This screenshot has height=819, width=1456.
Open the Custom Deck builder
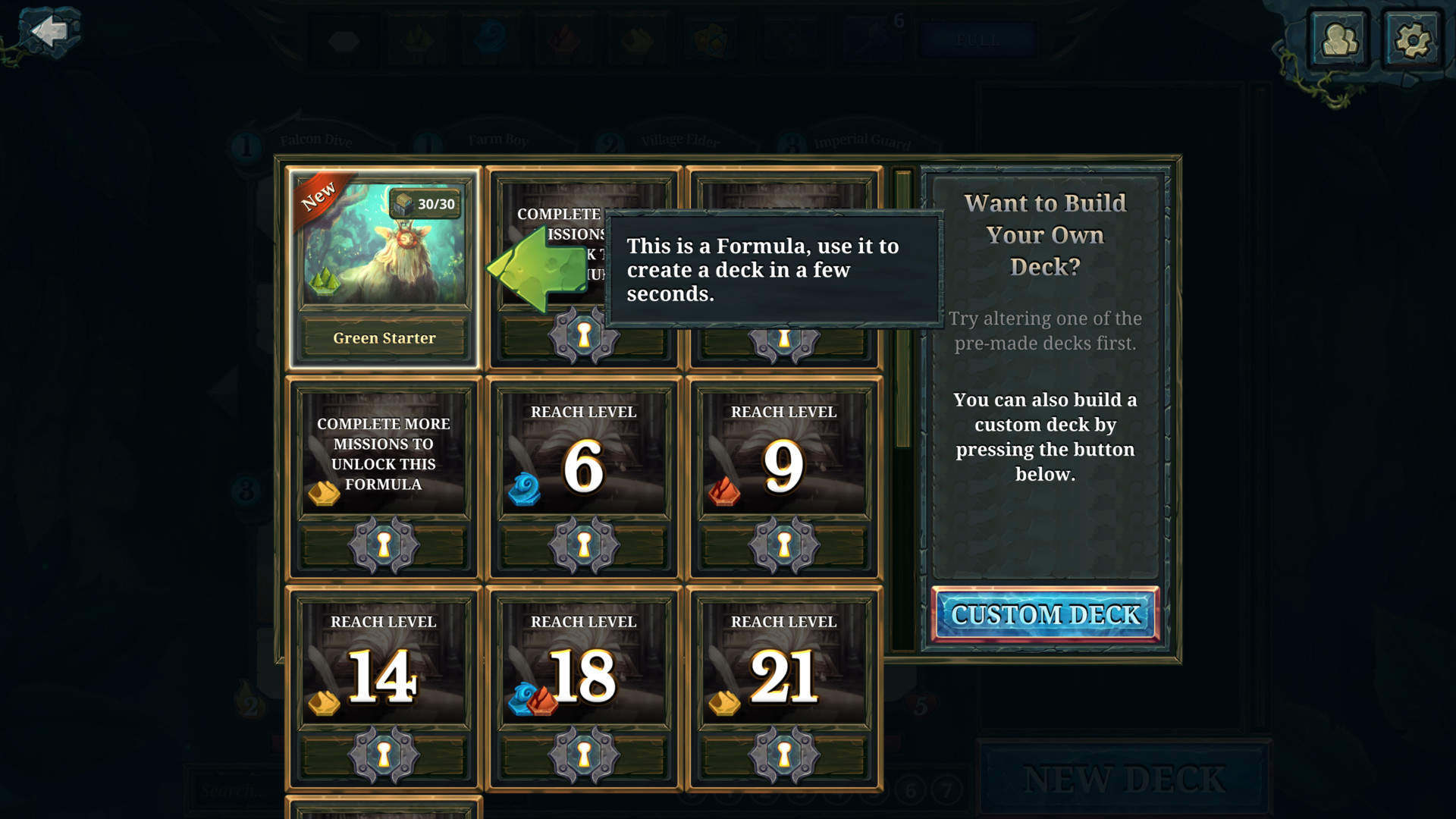click(x=1045, y=614)
